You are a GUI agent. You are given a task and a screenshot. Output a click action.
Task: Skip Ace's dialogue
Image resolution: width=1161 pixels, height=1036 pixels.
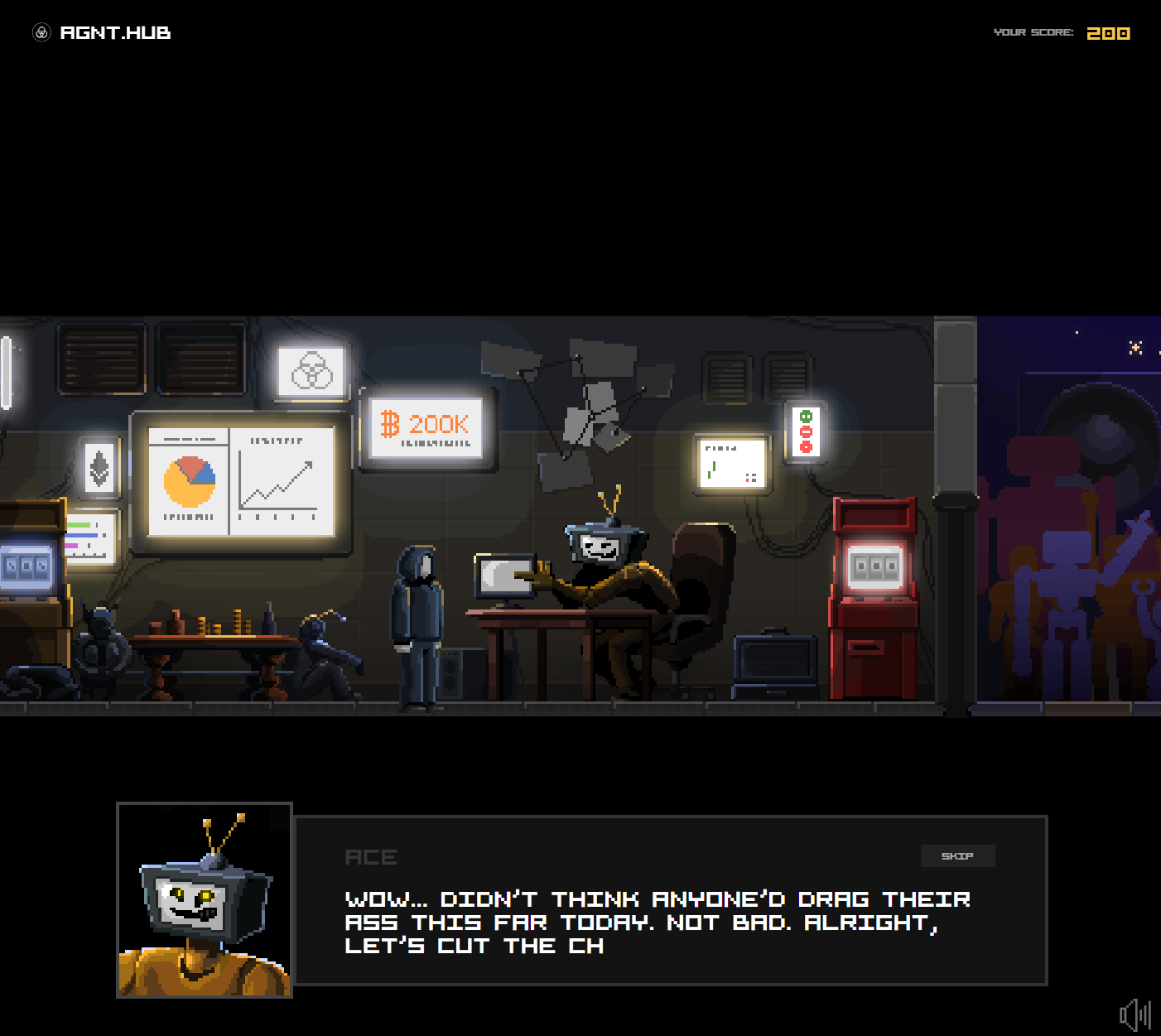click(957, 856)
